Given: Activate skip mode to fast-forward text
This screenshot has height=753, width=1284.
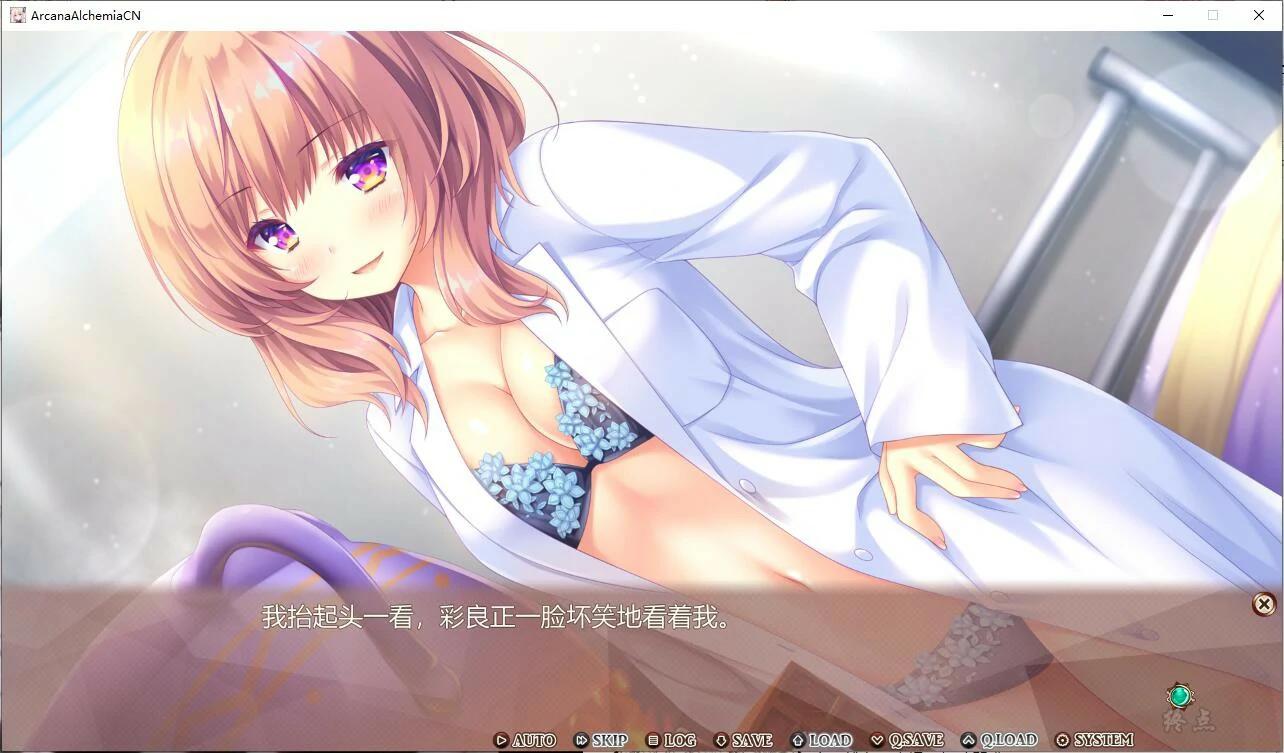Looking at the screenshot, I should (x=610, y=740).
